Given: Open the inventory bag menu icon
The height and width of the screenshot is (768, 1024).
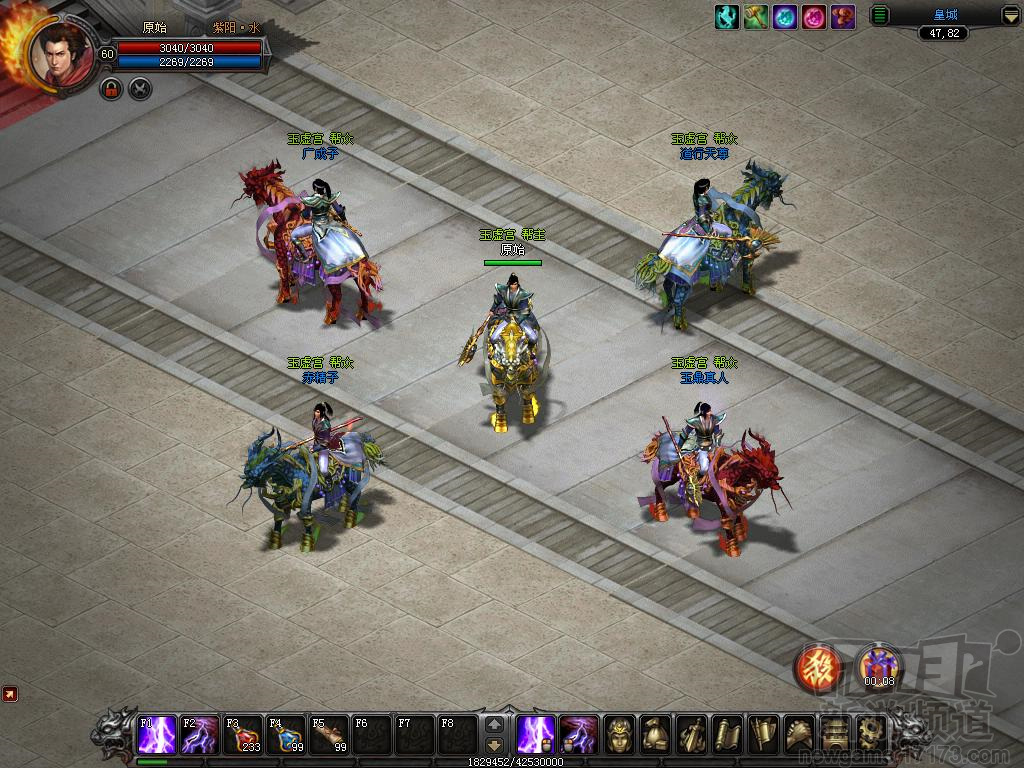Looking at the screenshot, I should pyautogui.click(x=656, y=735).
